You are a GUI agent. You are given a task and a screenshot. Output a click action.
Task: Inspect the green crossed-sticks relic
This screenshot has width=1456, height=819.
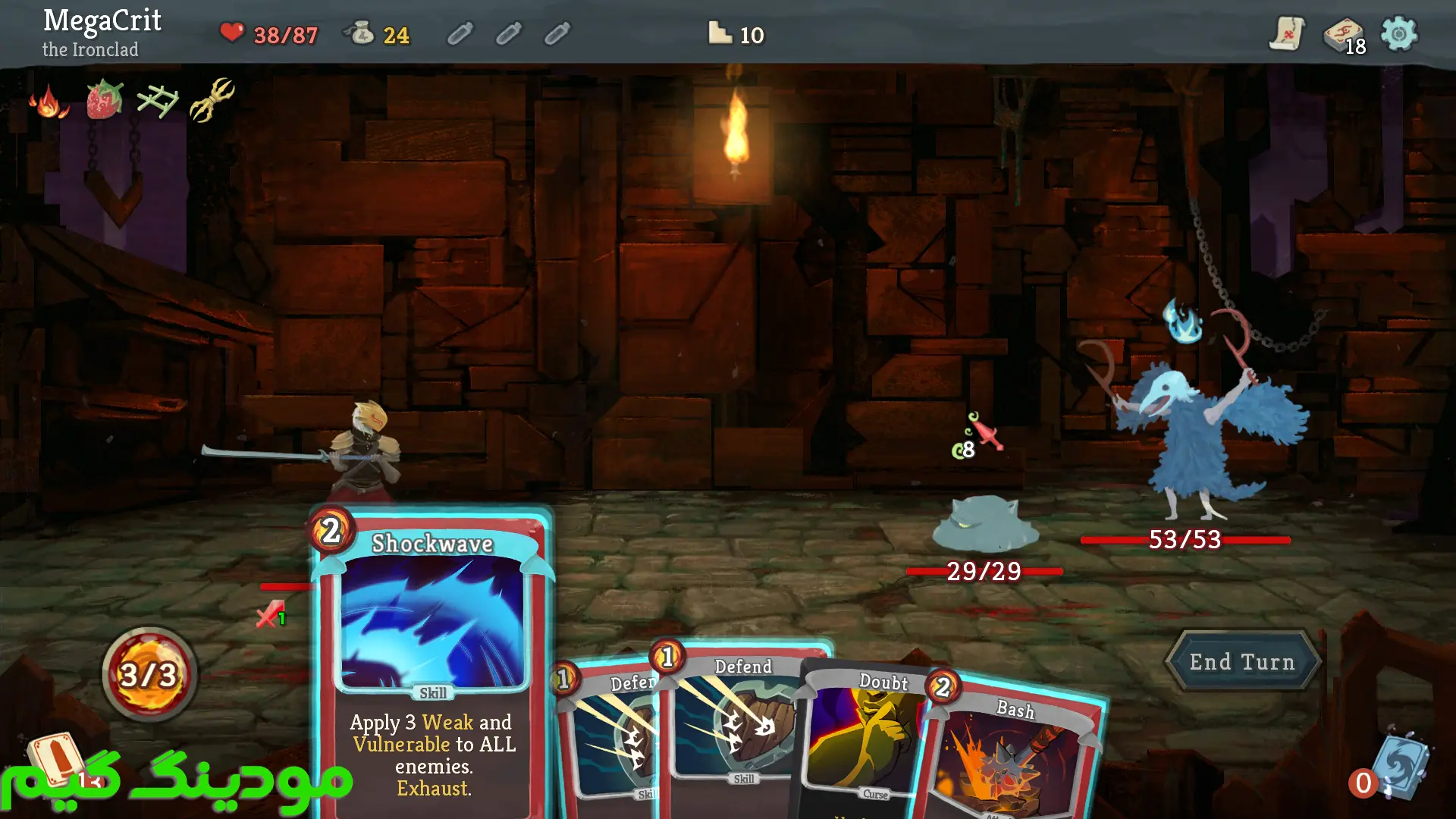(x=158, y=102)
